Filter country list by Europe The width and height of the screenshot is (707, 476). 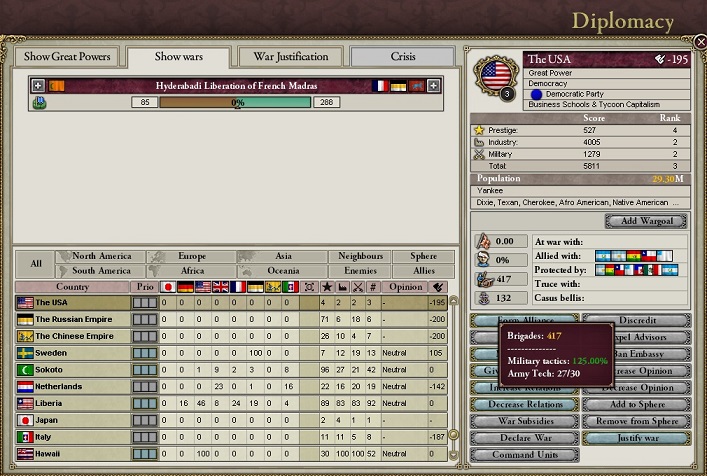tap(192, 257)
